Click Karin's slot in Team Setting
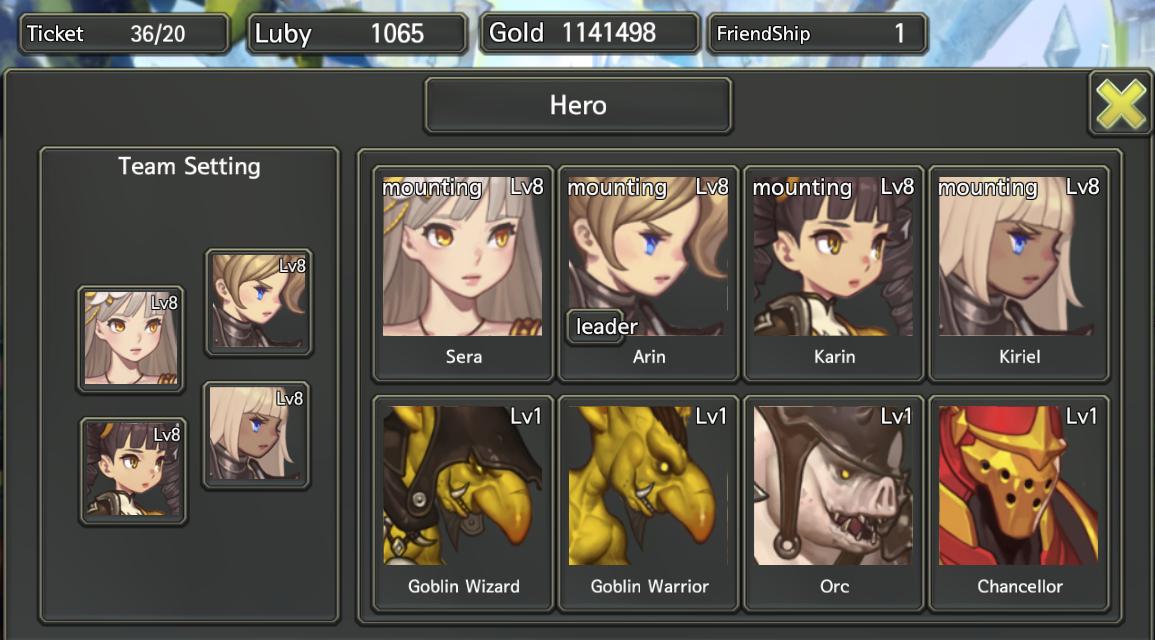Screen dimensions: 1155x640 point(133,471)
